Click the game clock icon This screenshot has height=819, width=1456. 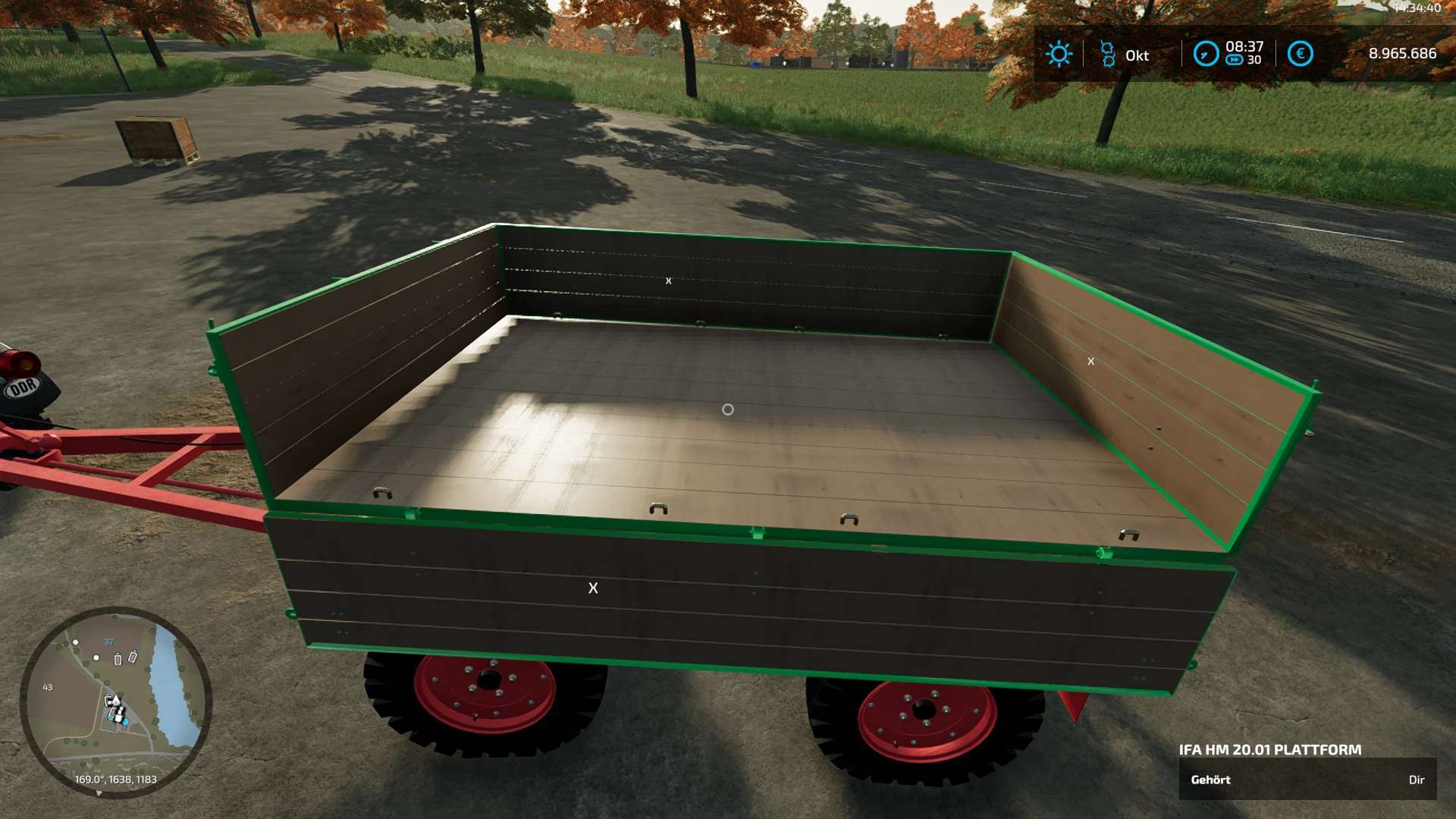point(1206,54)
